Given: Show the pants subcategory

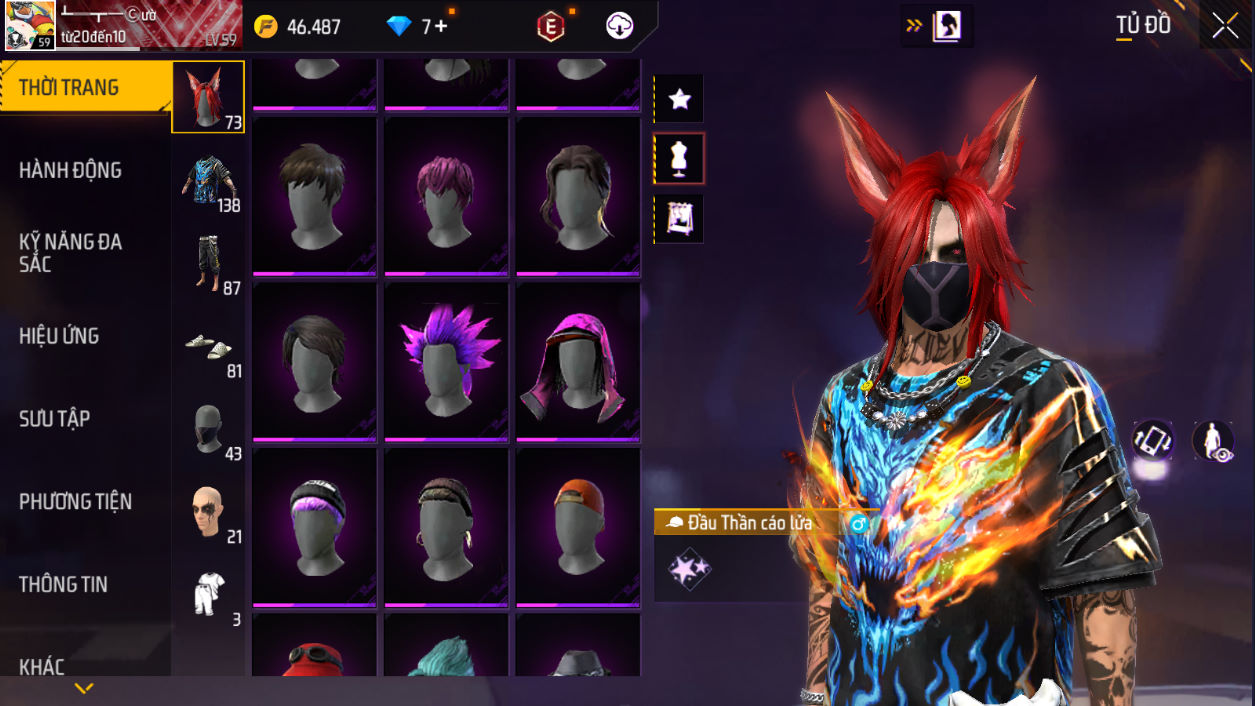Looking at the screenshot, I should pos(208,263).
